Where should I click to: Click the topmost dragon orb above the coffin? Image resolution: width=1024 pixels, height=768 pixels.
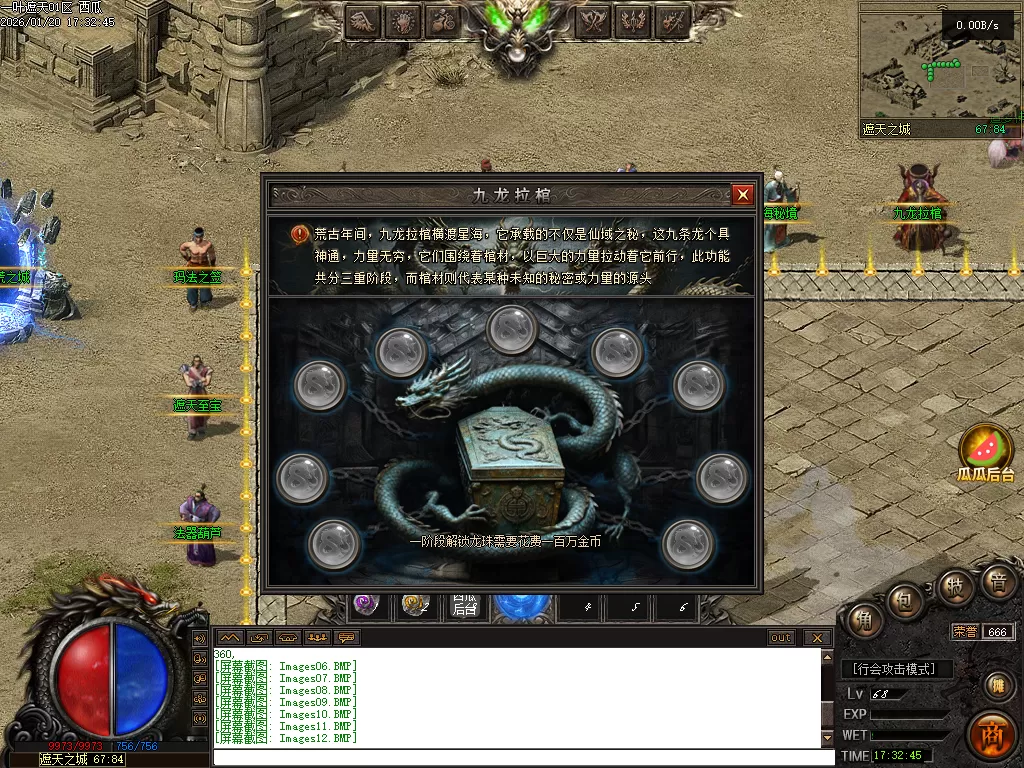coord(513,328)
